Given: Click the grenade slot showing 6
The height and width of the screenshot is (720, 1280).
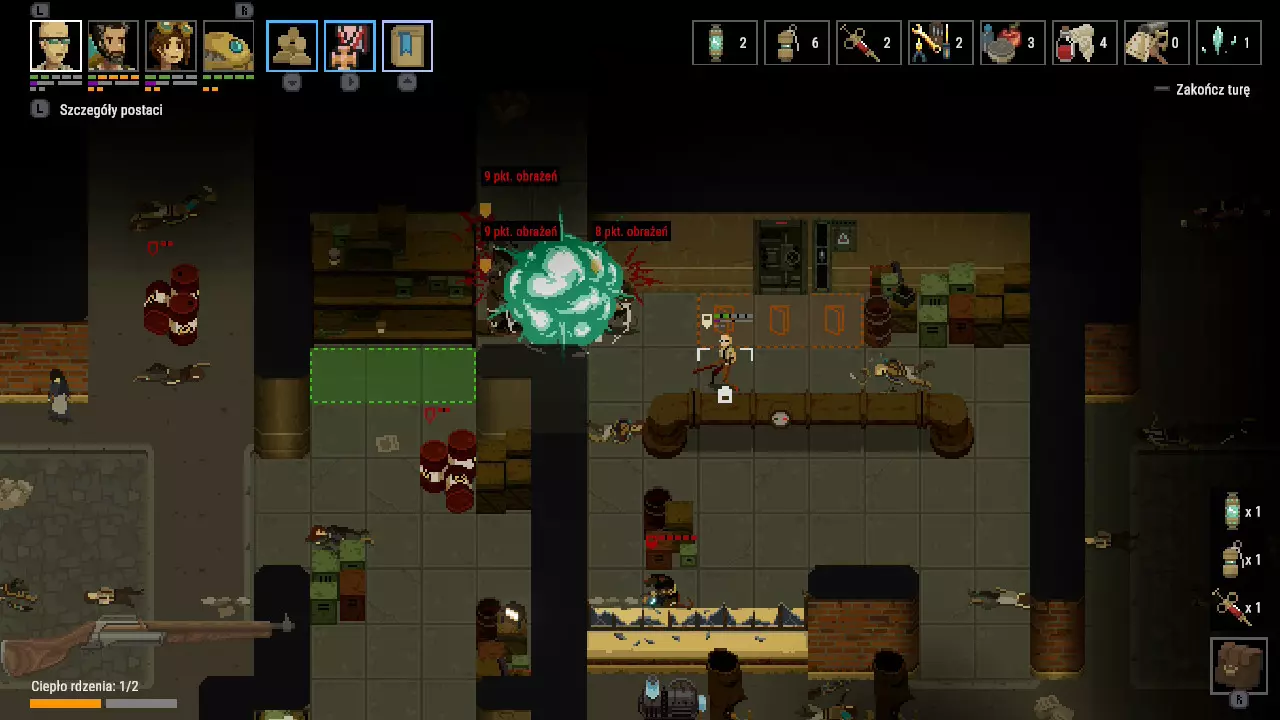Looking at the screenshot, I should (x=797, y=43).
